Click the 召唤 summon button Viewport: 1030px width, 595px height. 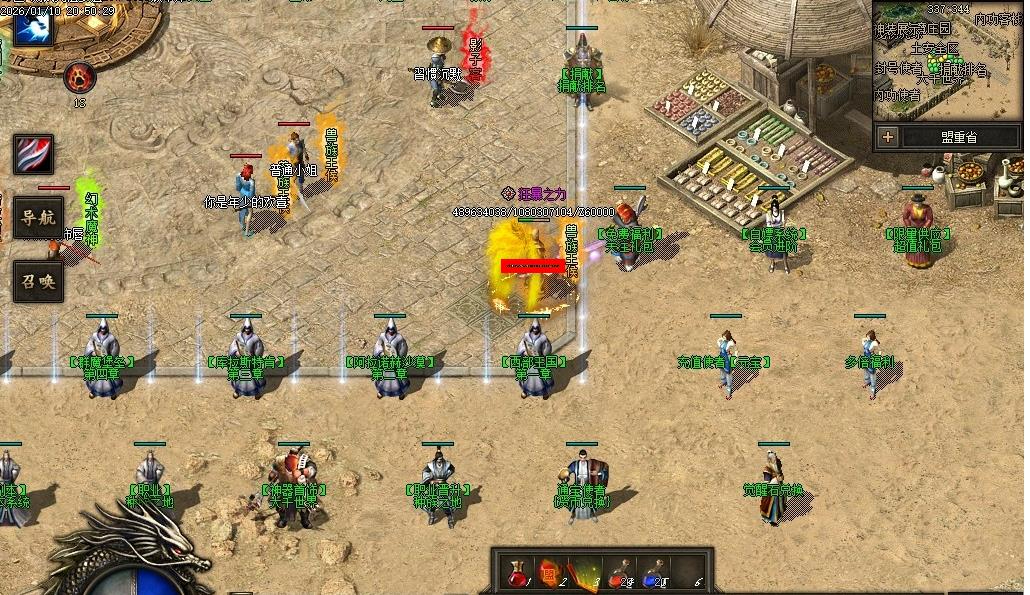[x=38, y=281]
